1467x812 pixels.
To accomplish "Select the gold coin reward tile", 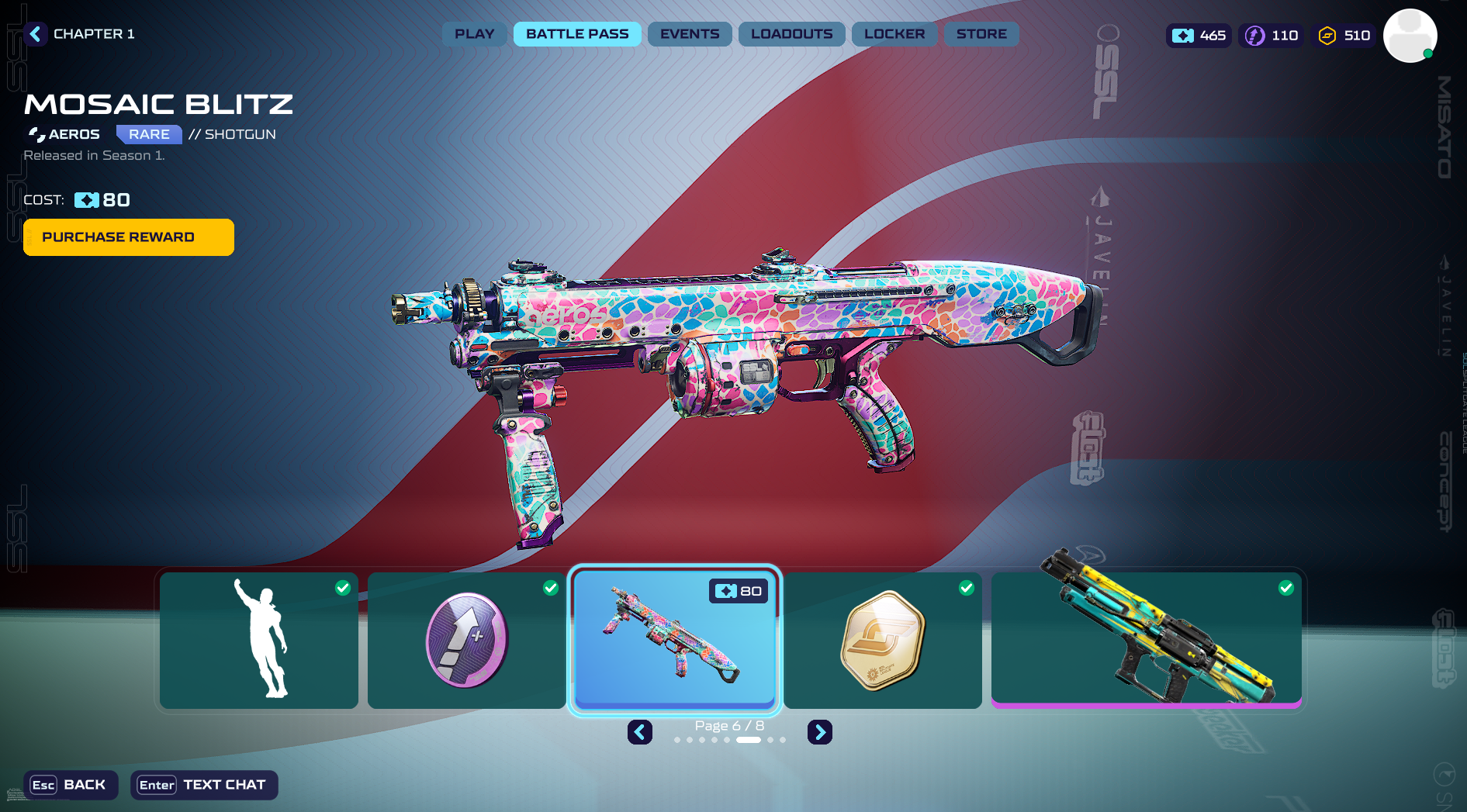I will 883,640.
